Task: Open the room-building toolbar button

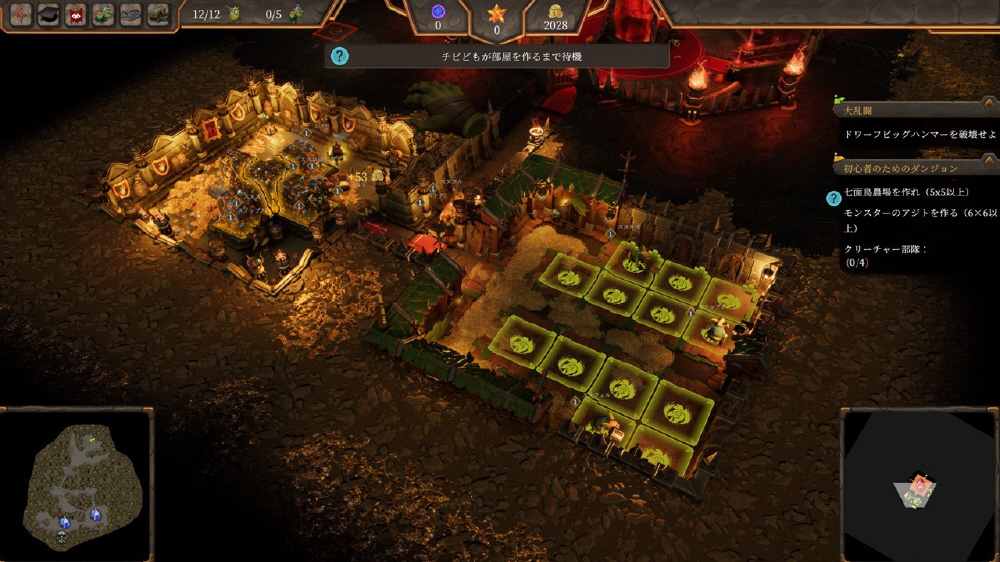Action: pyautogui.click(x=158, y=14)
